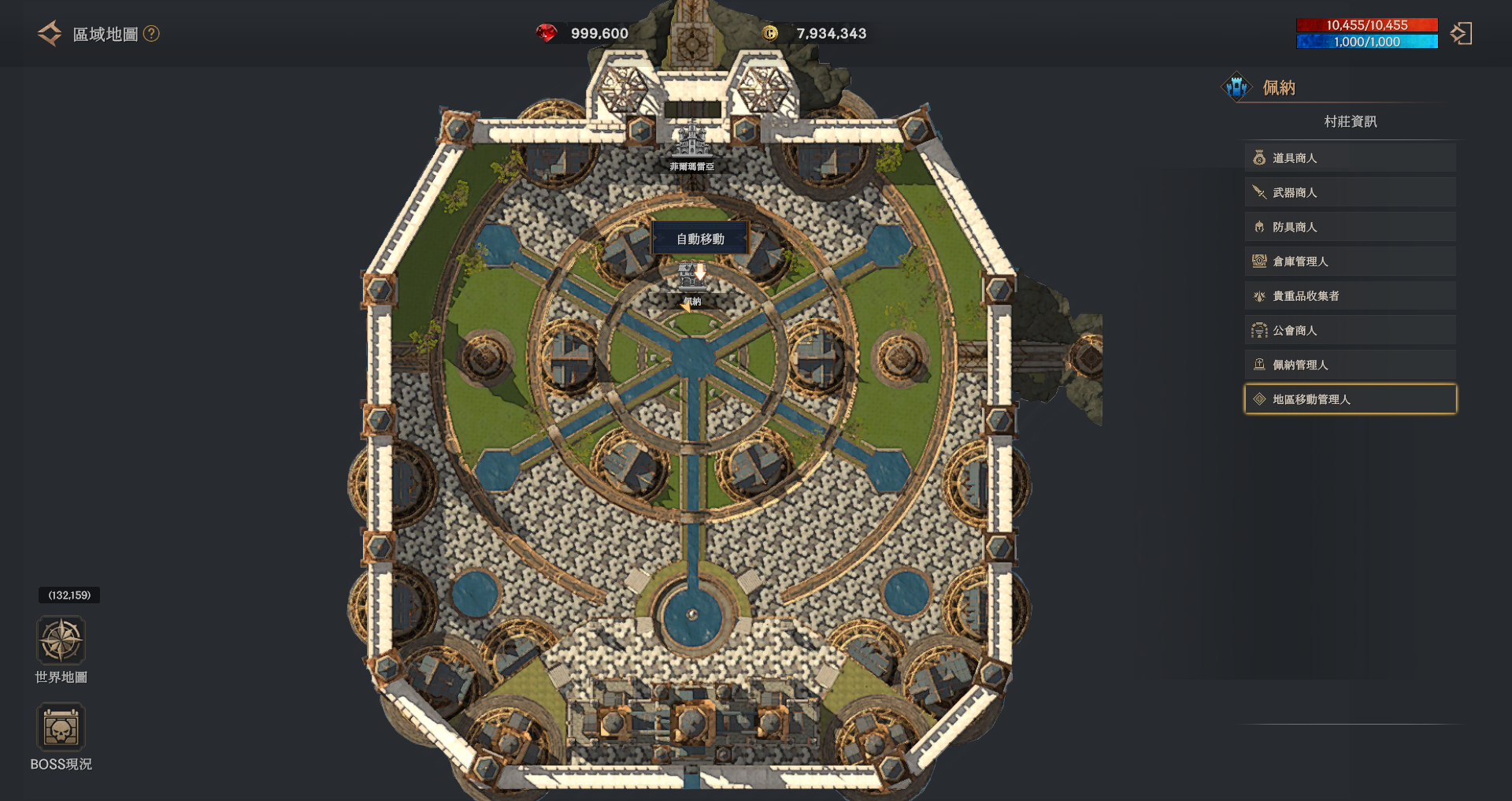Select the 佩納管理人 entry
1512x801 pixels.
(1350, 365)
